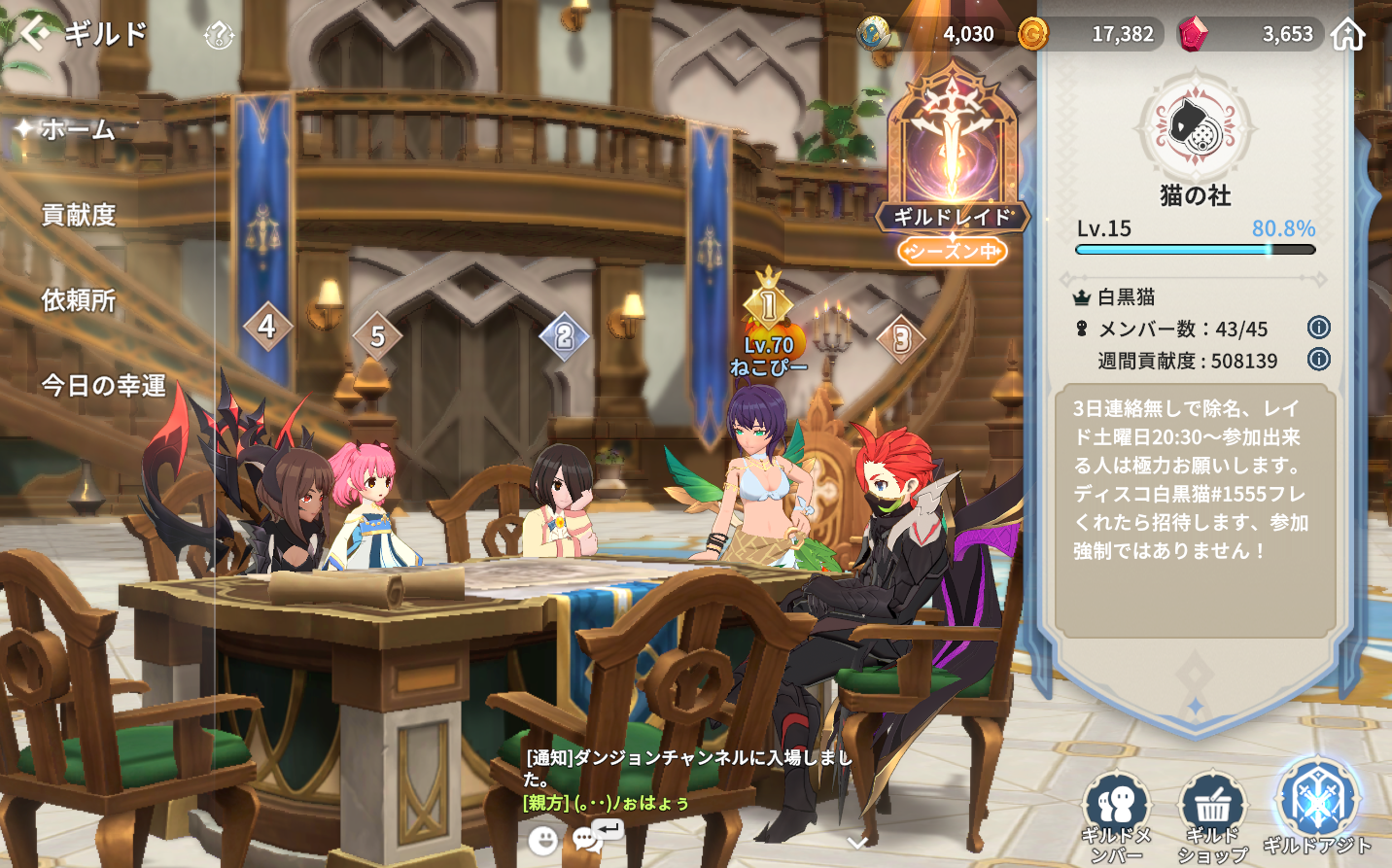The image size is (1392, 868).
Task: Open the 依頼所 request board
Action: 79,300
